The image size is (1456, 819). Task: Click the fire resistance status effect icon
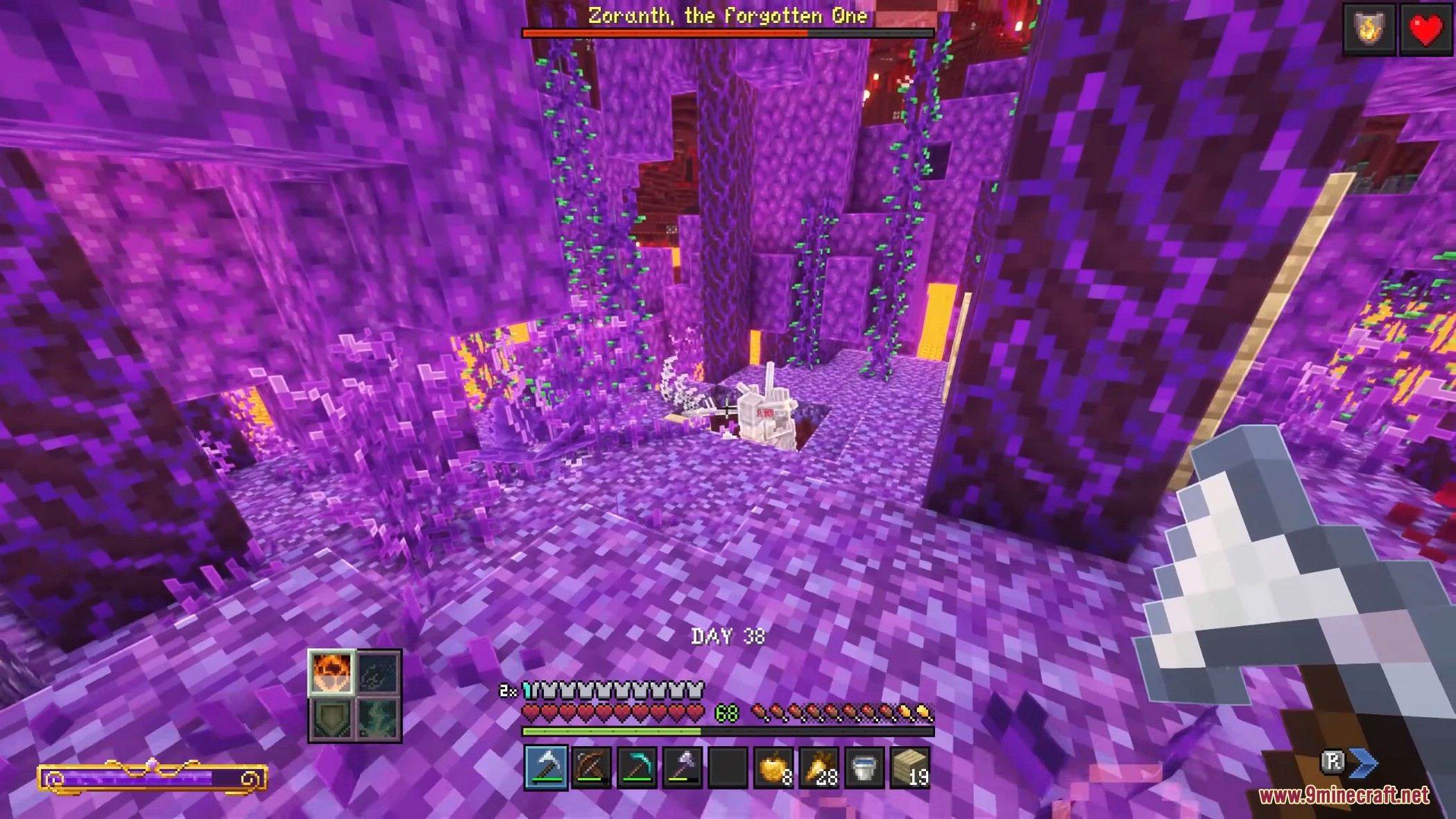click(x=1369, y=29)
